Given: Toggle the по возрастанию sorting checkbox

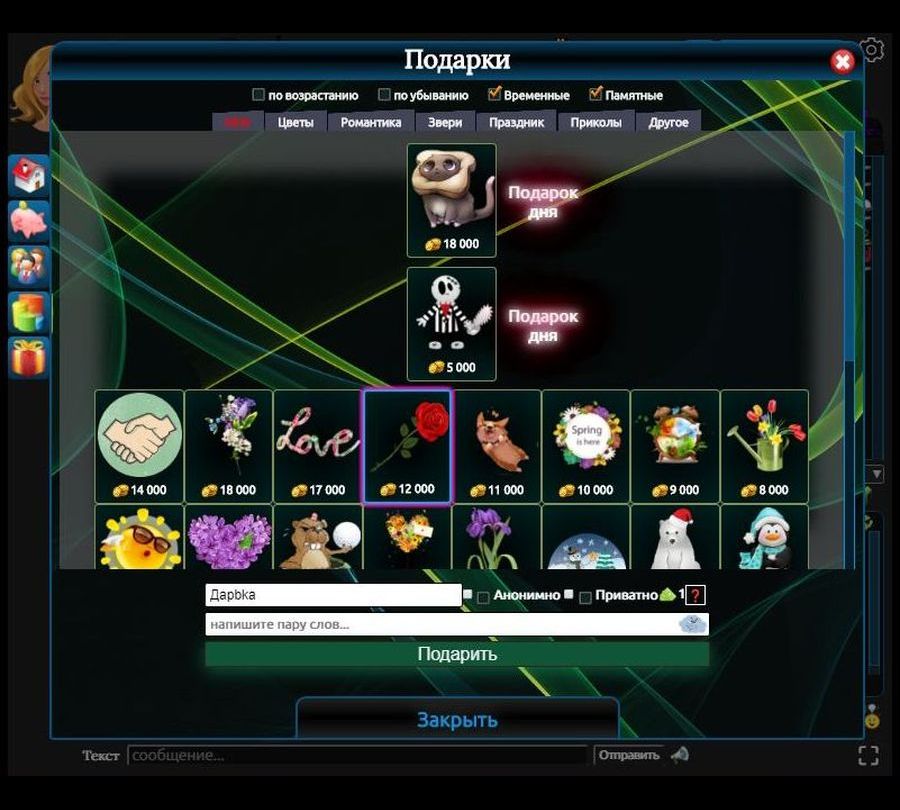Looking at the screenshot, I should 259,95.
